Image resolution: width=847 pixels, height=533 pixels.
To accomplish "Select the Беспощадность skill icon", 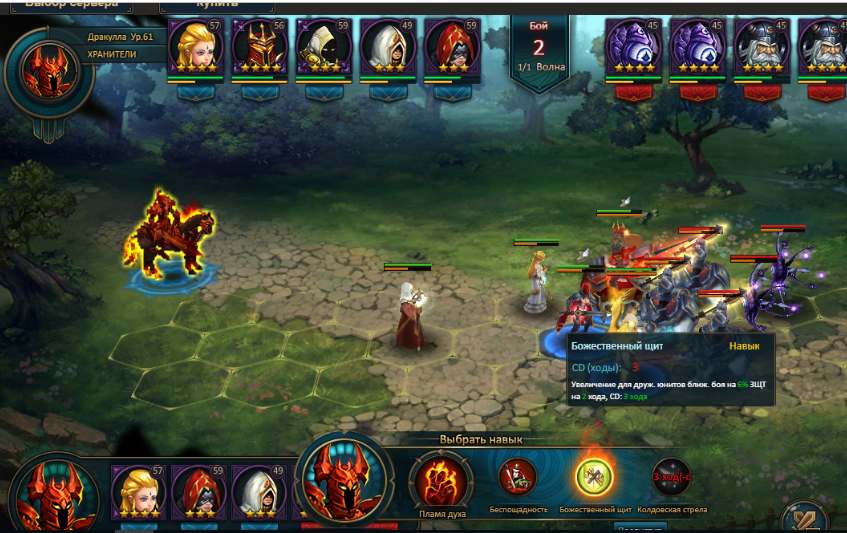I will 517,477.
